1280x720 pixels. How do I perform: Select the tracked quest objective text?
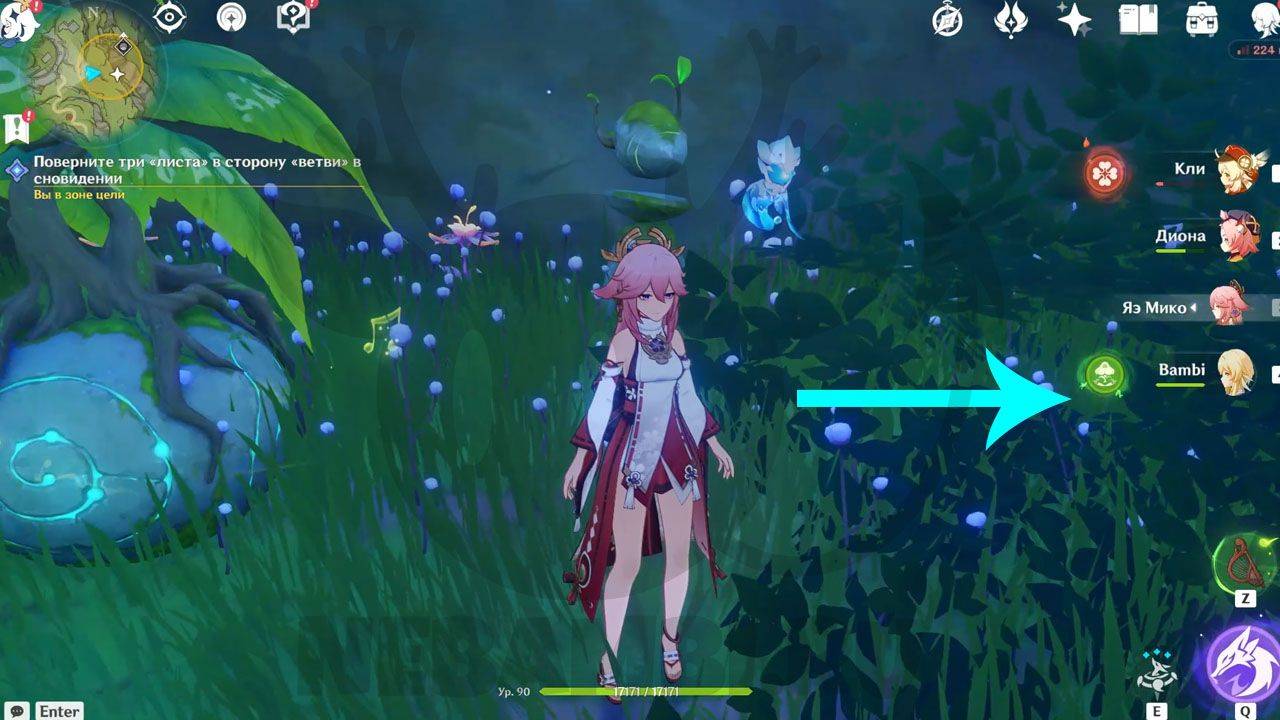point(195,169)
